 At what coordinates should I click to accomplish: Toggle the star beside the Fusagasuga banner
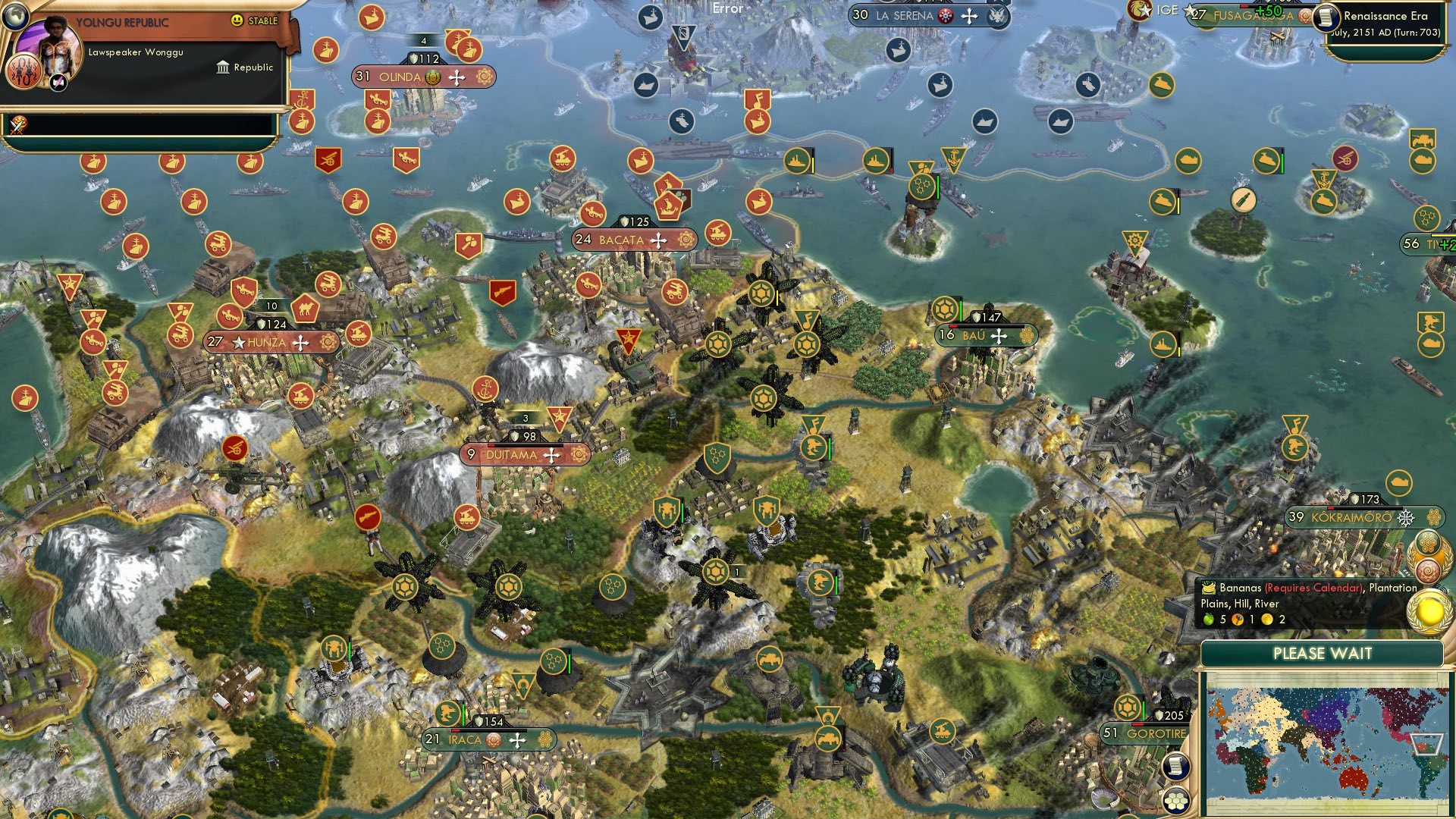pyautogui.click(x=1188, y=11)
